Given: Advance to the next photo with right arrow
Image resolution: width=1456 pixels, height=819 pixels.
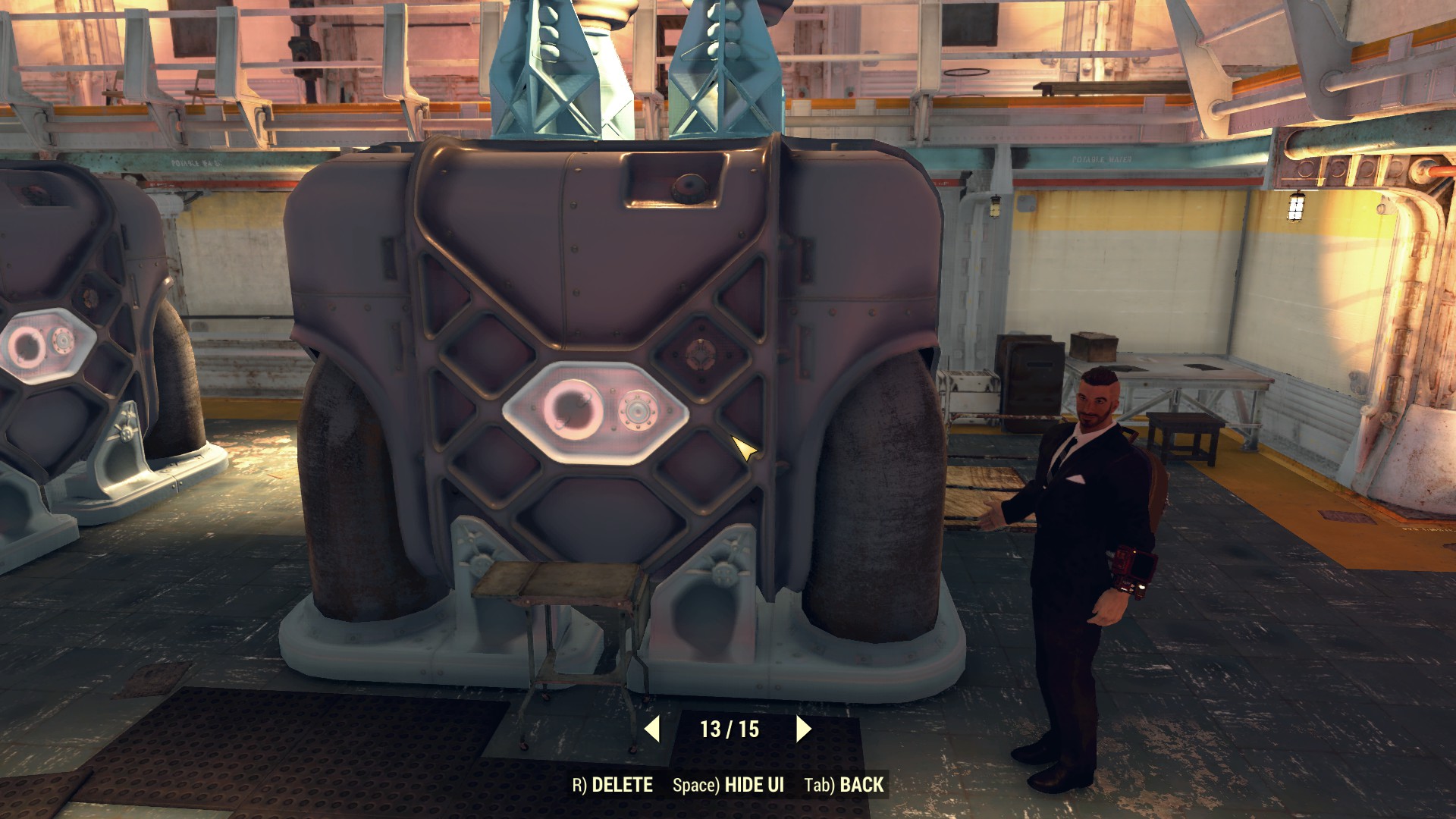Looking at the screenshot, I should (804, 730).
